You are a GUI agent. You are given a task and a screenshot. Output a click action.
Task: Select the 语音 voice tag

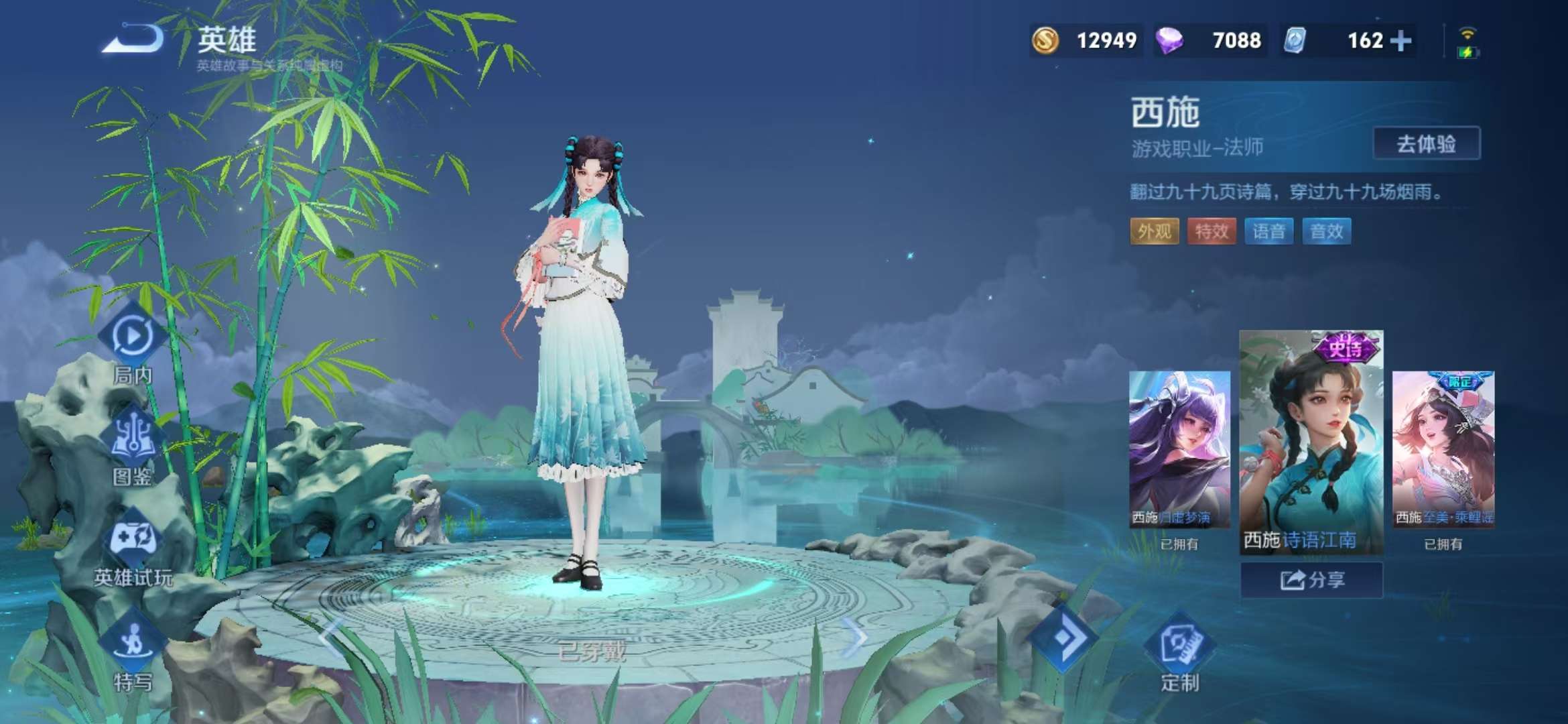1268,232
